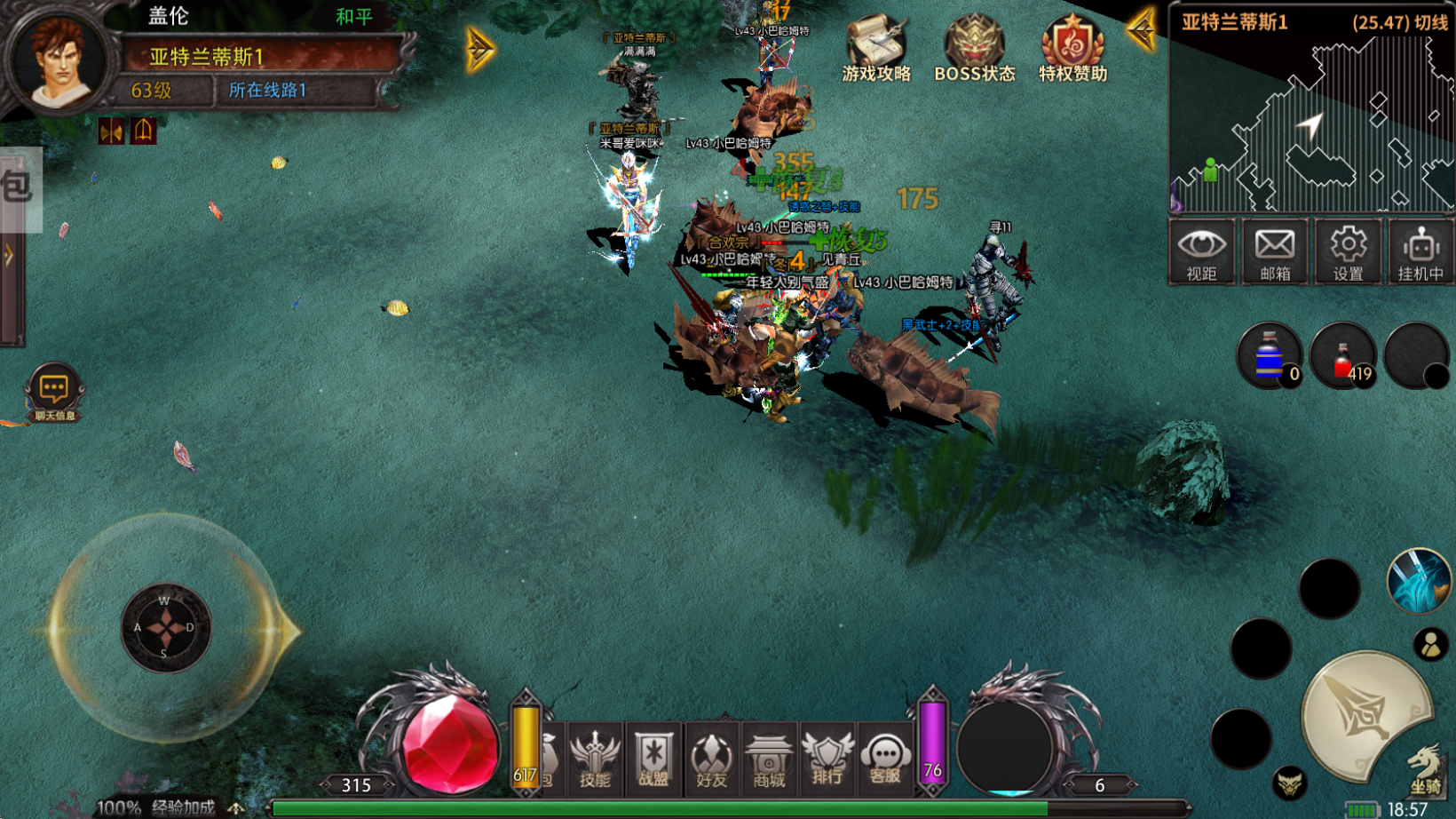1456x819 pixels.
Task: Use the blue mana potion slot
Action: pos(1270,356)
